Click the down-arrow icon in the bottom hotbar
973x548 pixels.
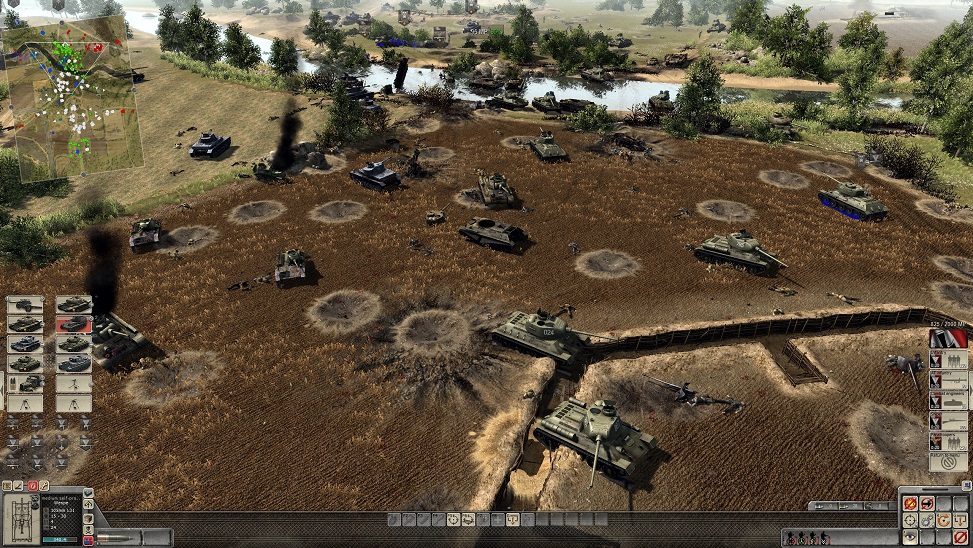click(512, 520)
